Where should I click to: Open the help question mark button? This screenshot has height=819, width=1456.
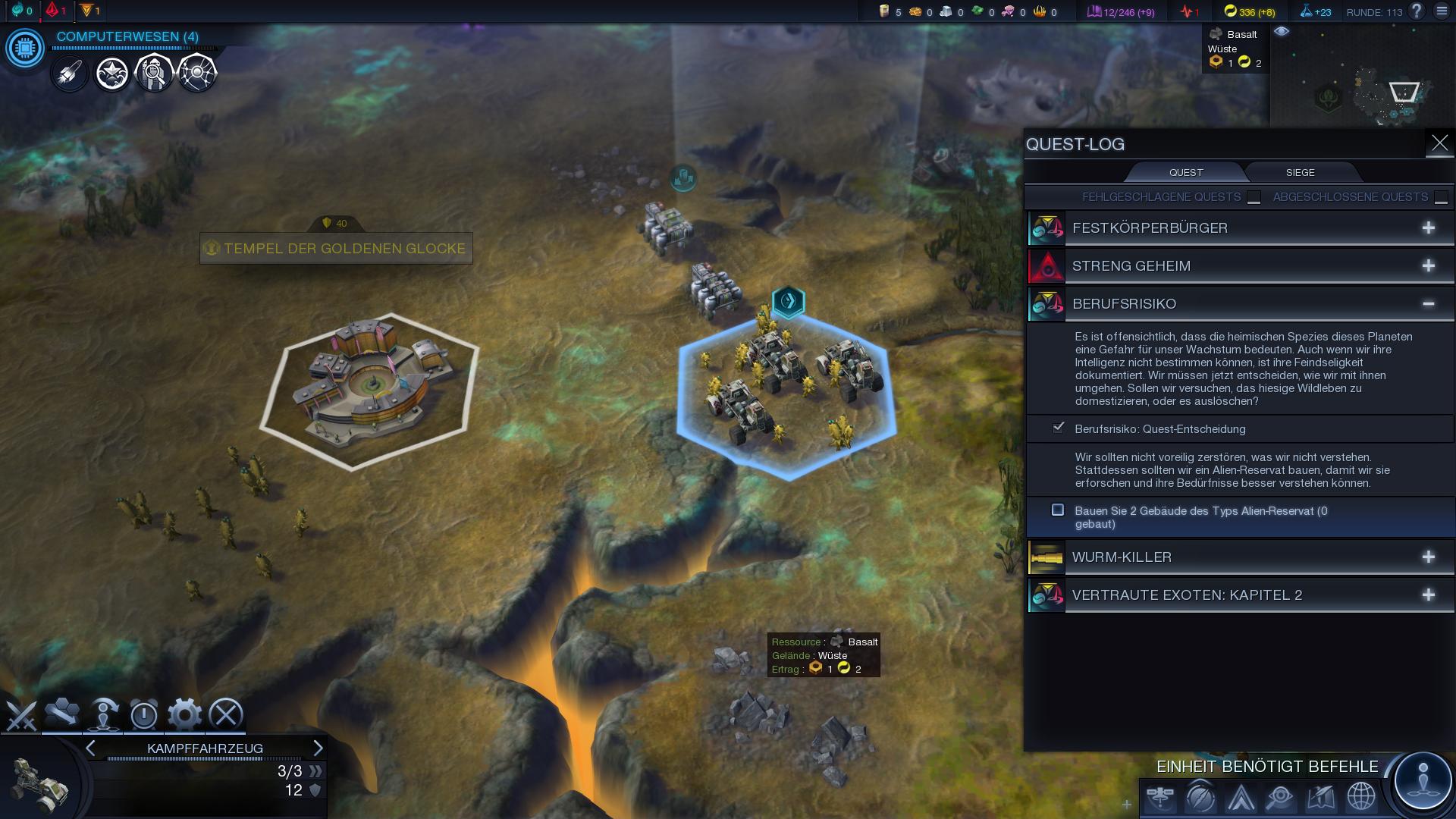tap(1416, 11)
